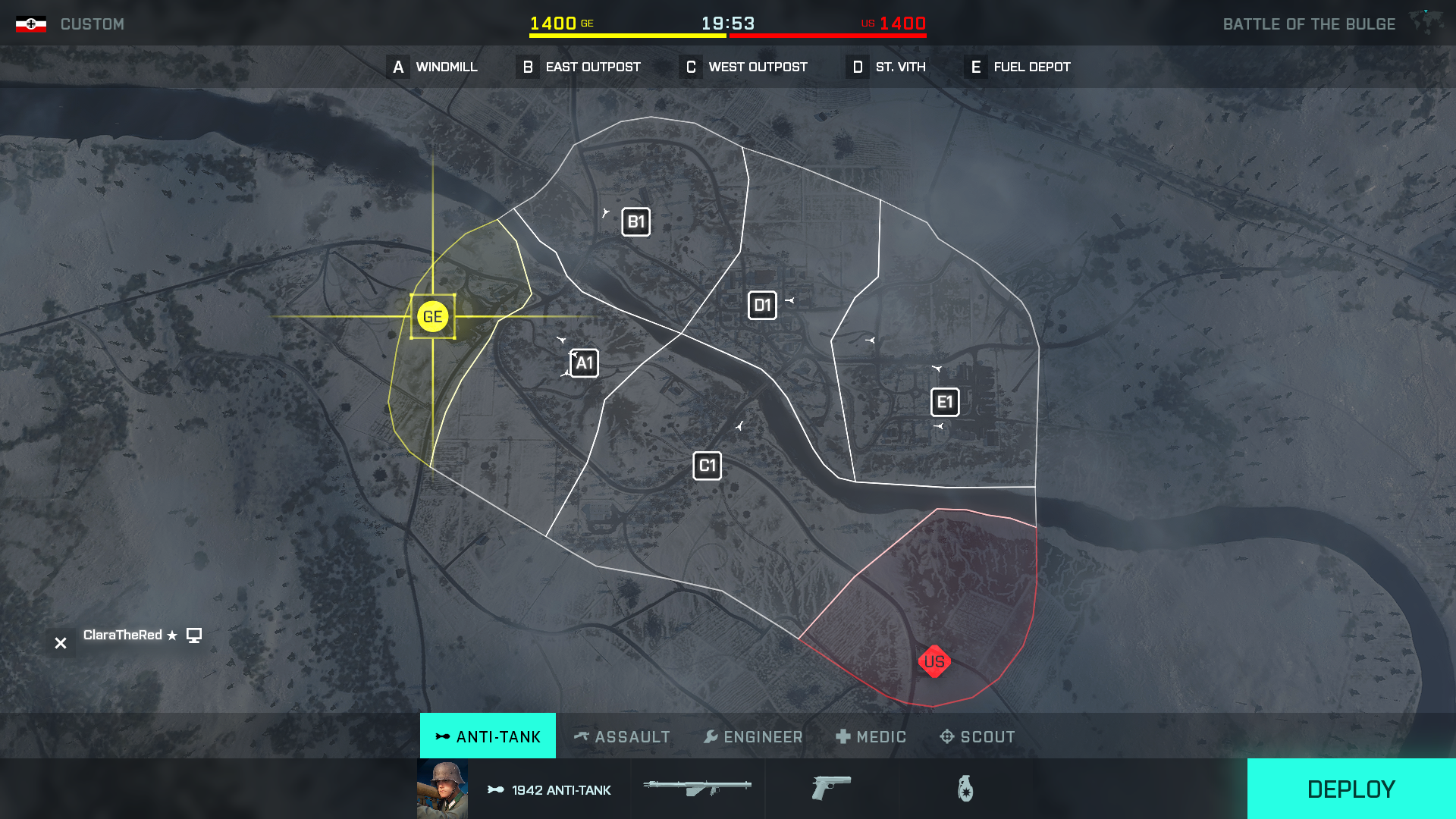Screen dimensions: 1456x819
Task: Click the aircraft icon near objective D1
Action: pos(790,300)
